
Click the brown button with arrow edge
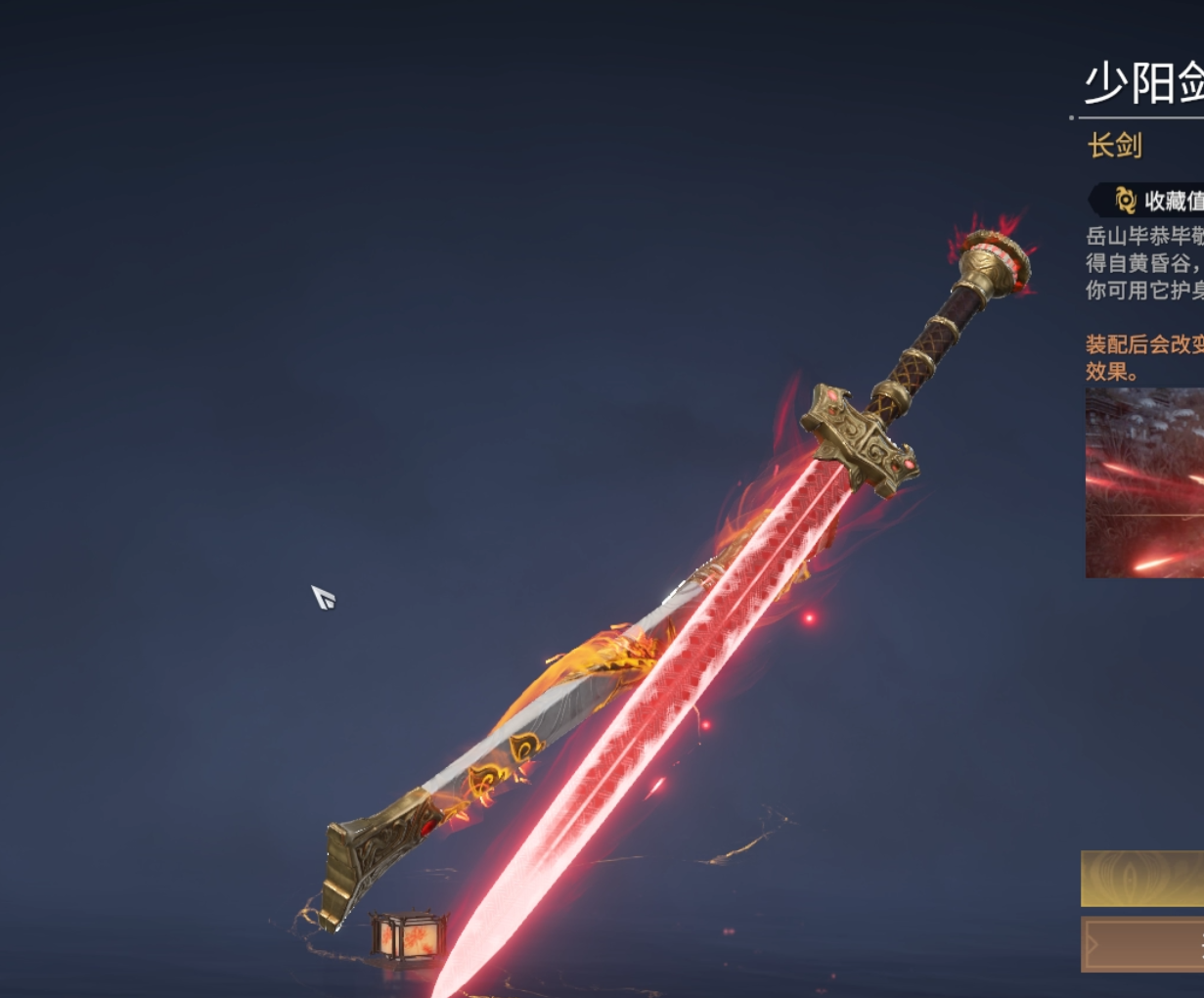(1142, 944)
